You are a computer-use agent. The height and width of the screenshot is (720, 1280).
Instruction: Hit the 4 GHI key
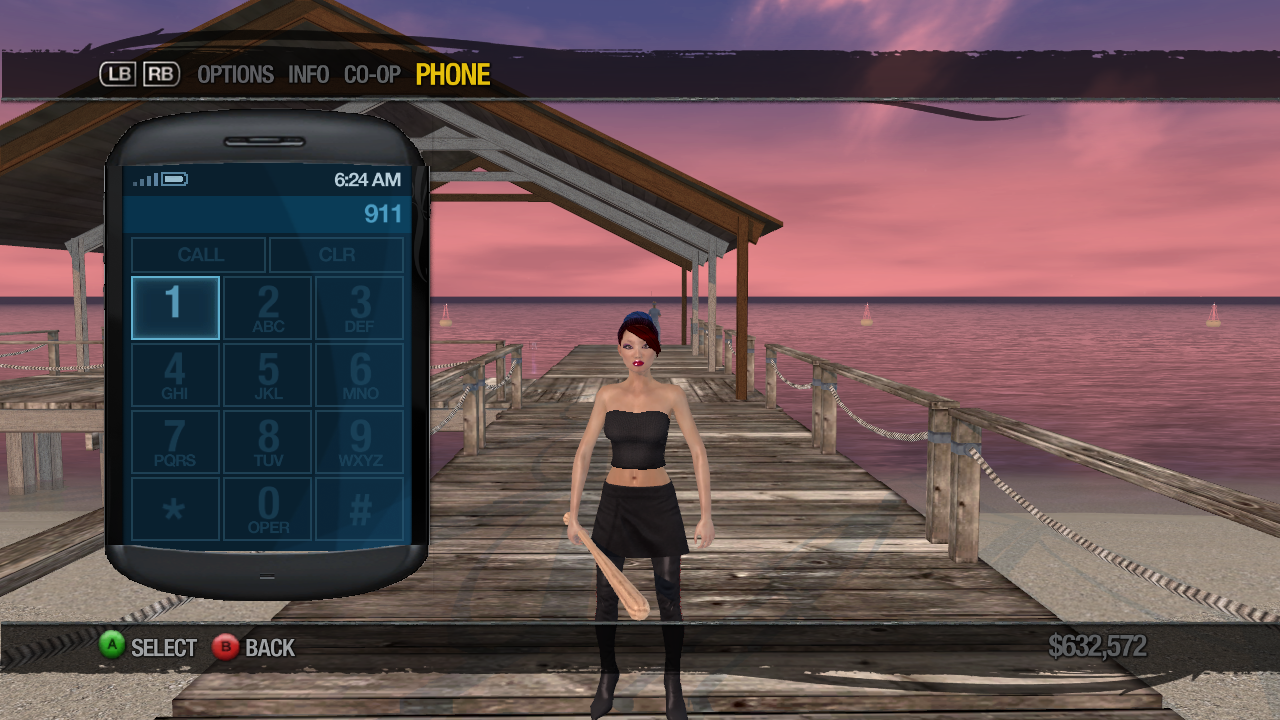coord(175,375)
